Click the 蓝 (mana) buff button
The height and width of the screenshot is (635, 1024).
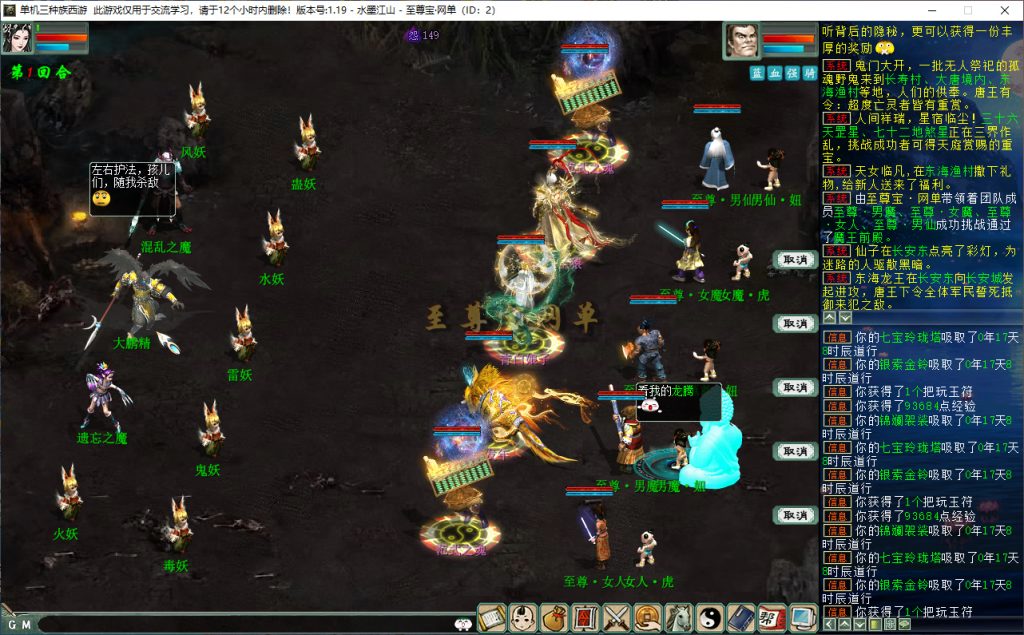tap(757, 73)
